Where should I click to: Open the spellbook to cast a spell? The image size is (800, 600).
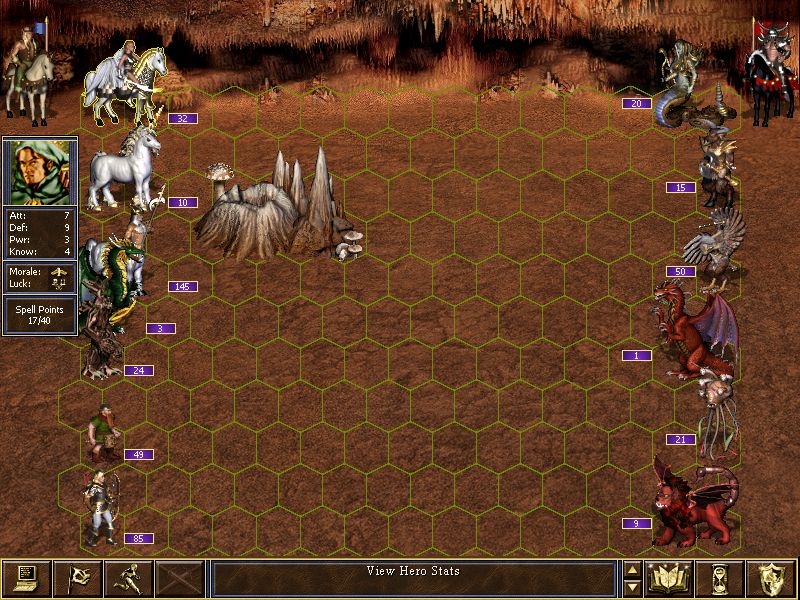669,579
